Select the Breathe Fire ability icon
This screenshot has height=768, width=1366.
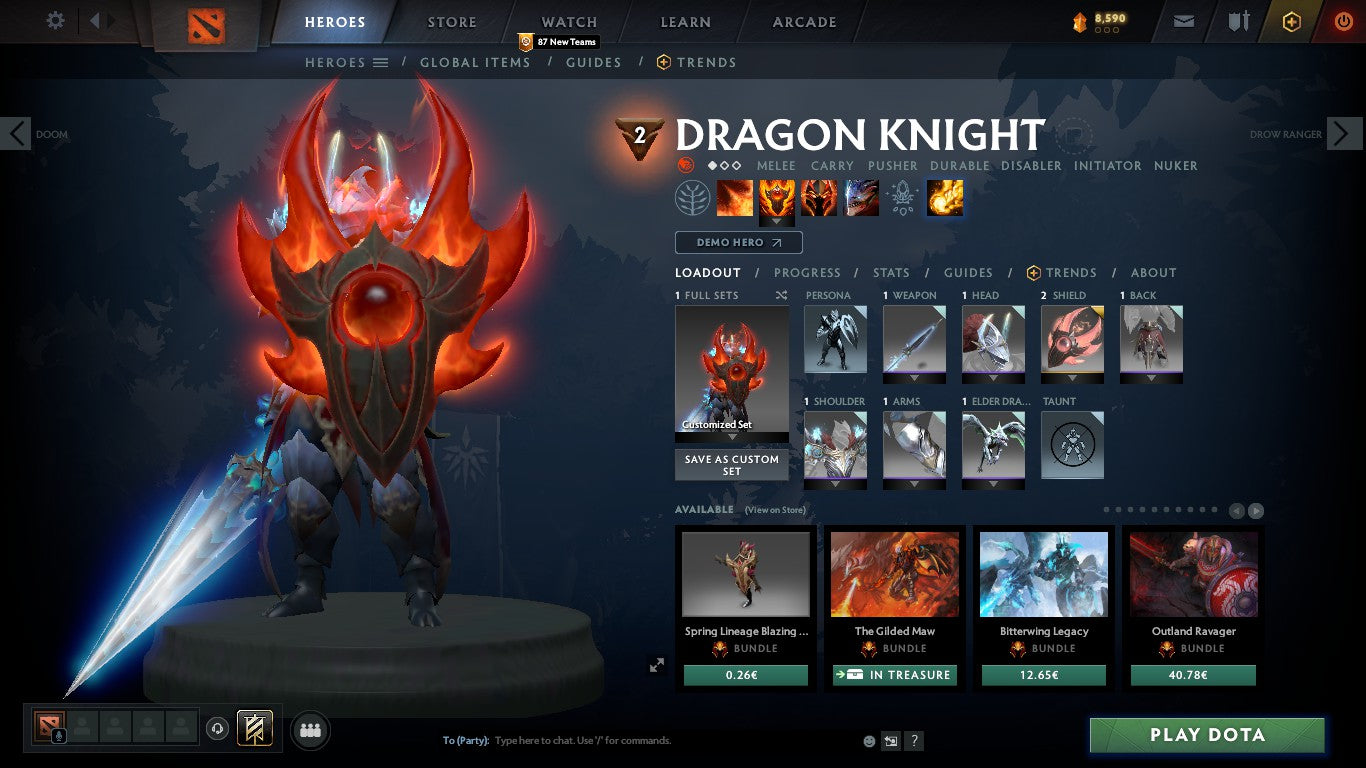[x=735, y=197]
